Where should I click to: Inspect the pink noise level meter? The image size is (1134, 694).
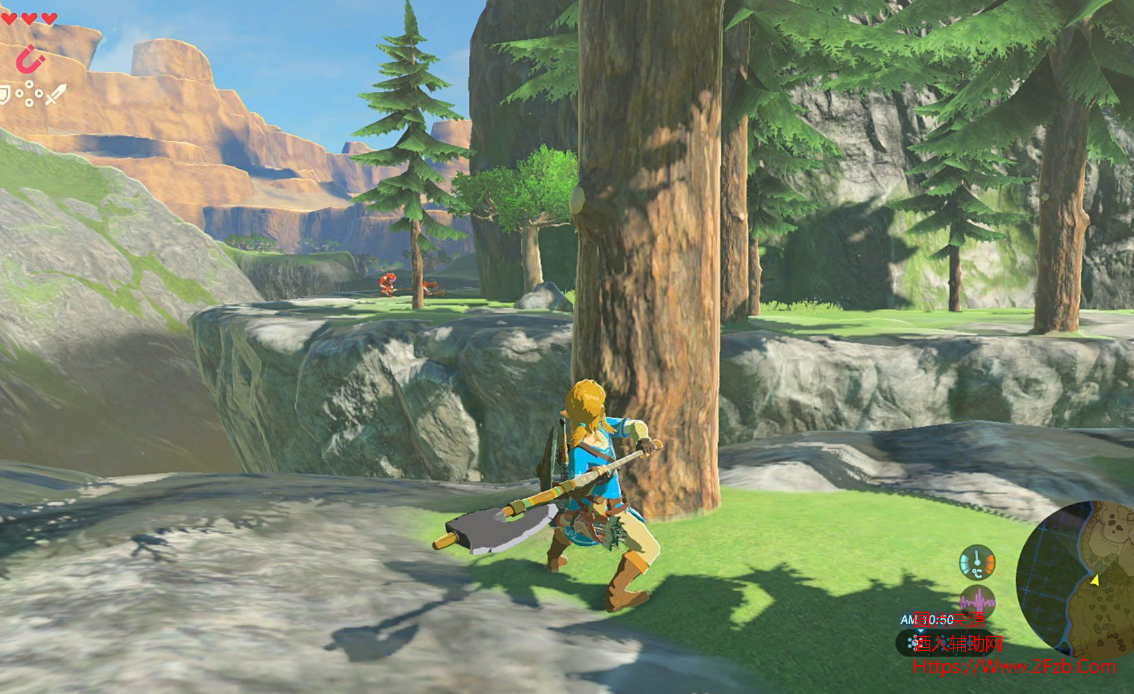[976, 603]
